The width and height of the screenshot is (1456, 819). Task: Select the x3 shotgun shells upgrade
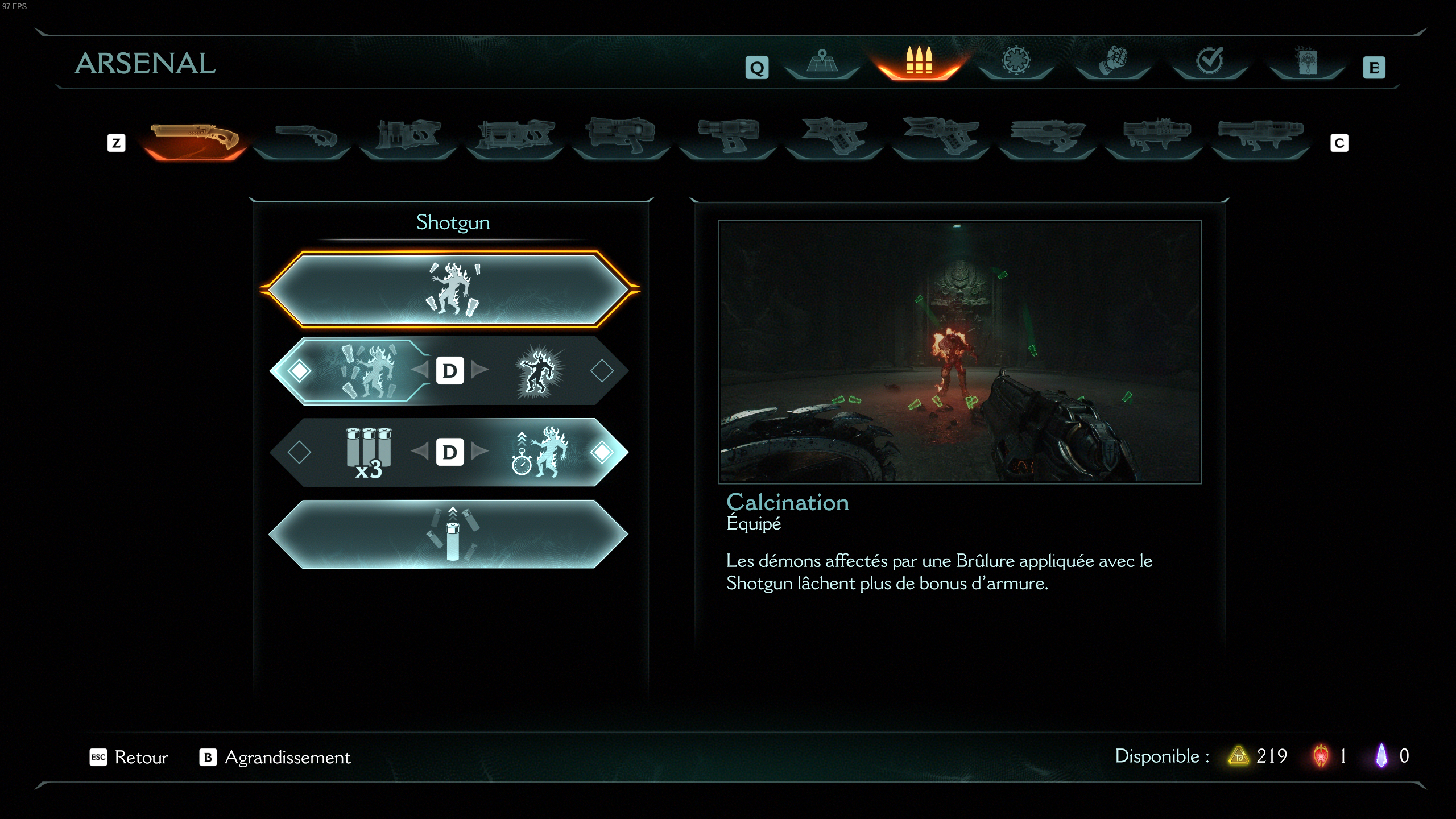[369, 453]
